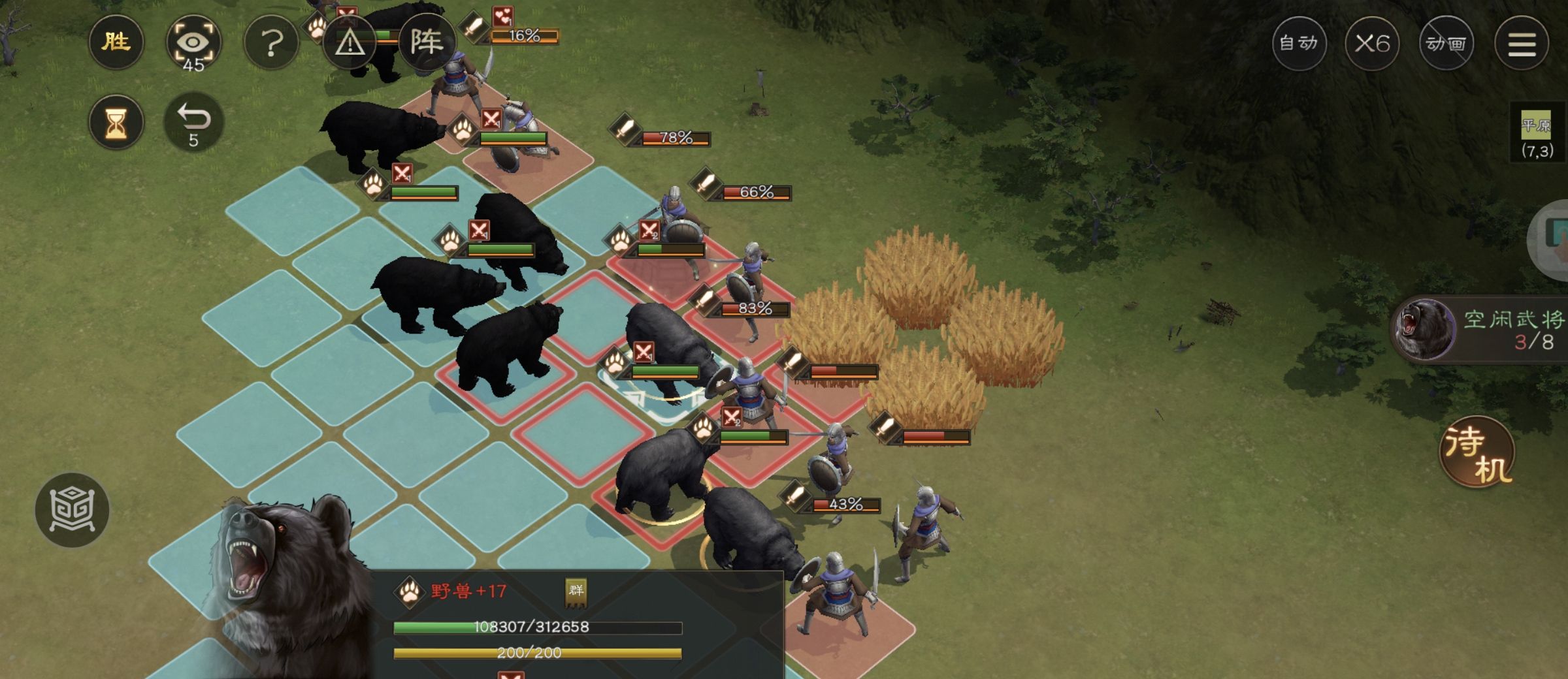The image size is (1568, 679).
Task: Open the victory conditions (胜) button
Action: (116, 43)
